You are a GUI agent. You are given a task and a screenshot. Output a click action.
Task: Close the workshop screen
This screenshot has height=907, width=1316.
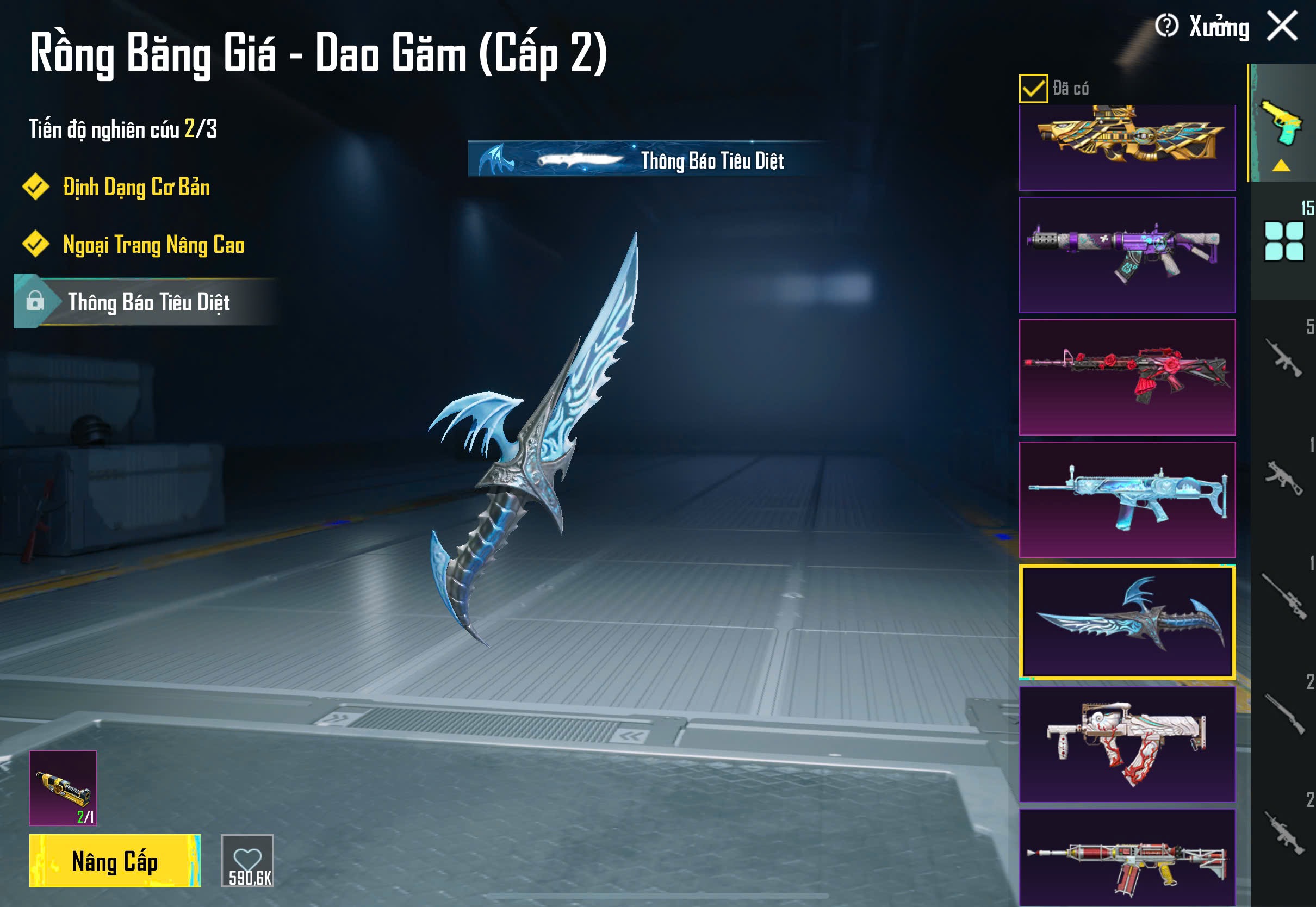coord(1282,26)
